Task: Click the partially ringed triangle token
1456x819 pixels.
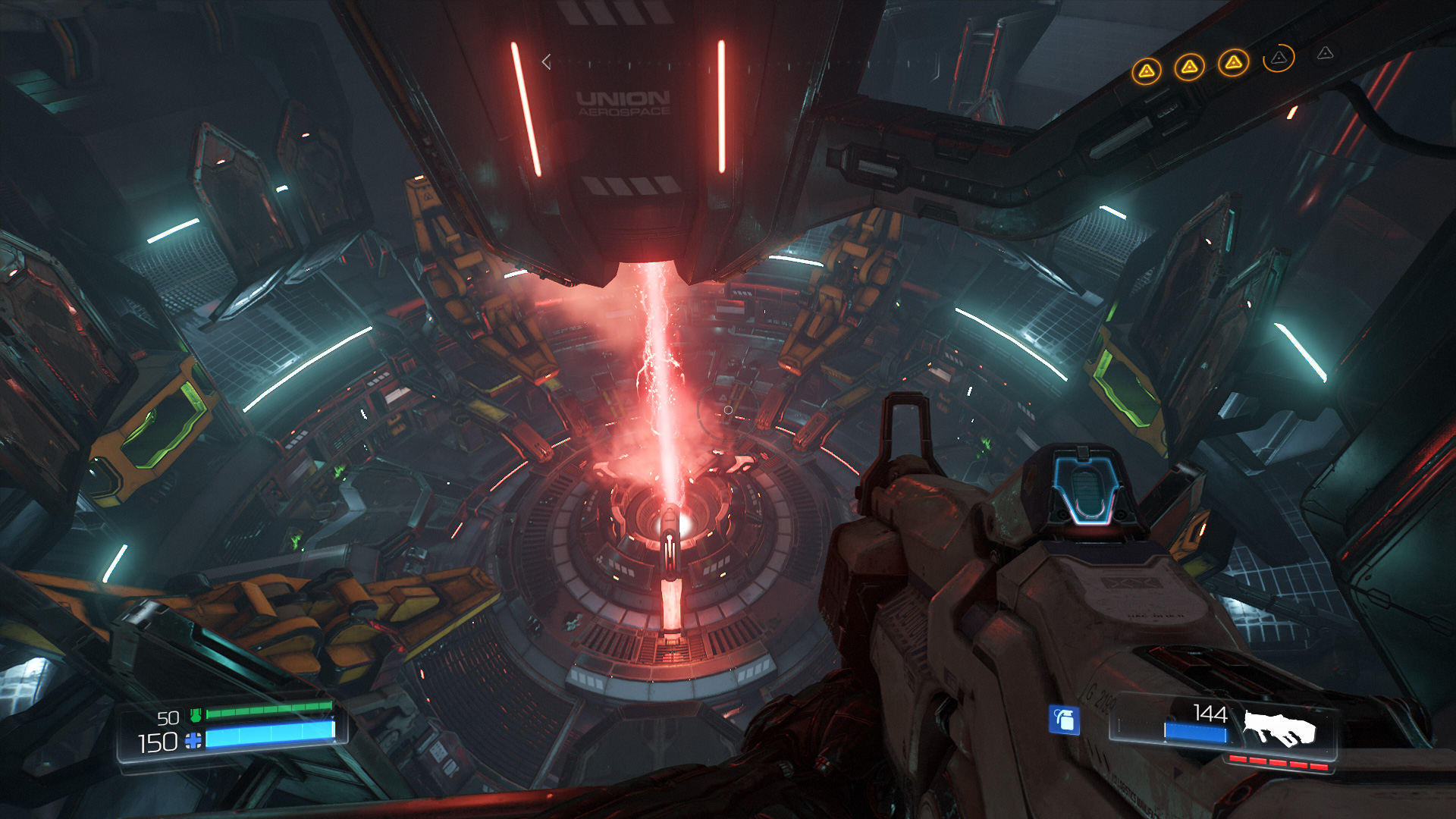Action: 1279,58
